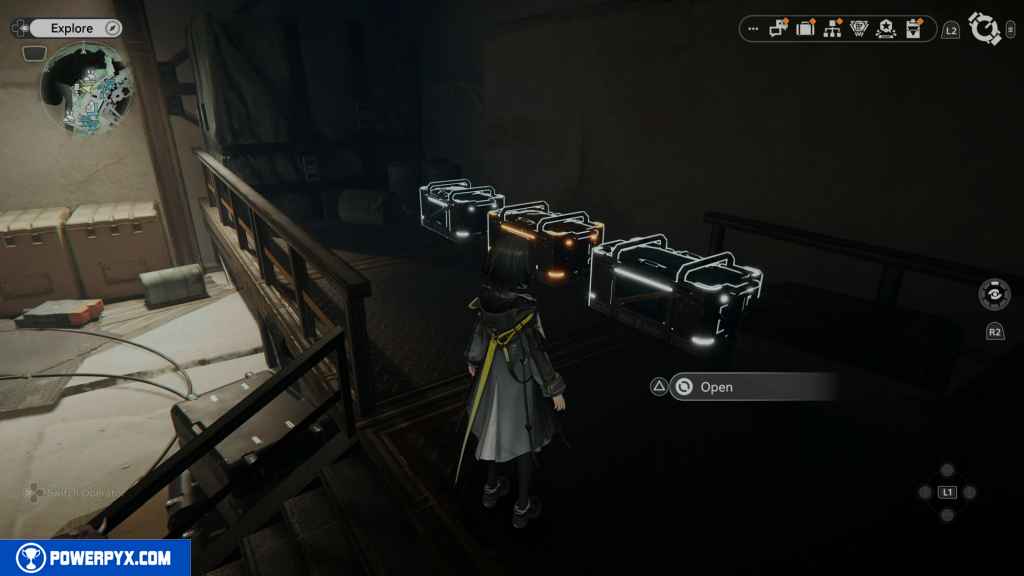The width and height of the screenshot is (1024, 576).
Task: Open the rightmost icon in top menu bar
Action: (912, 29)
